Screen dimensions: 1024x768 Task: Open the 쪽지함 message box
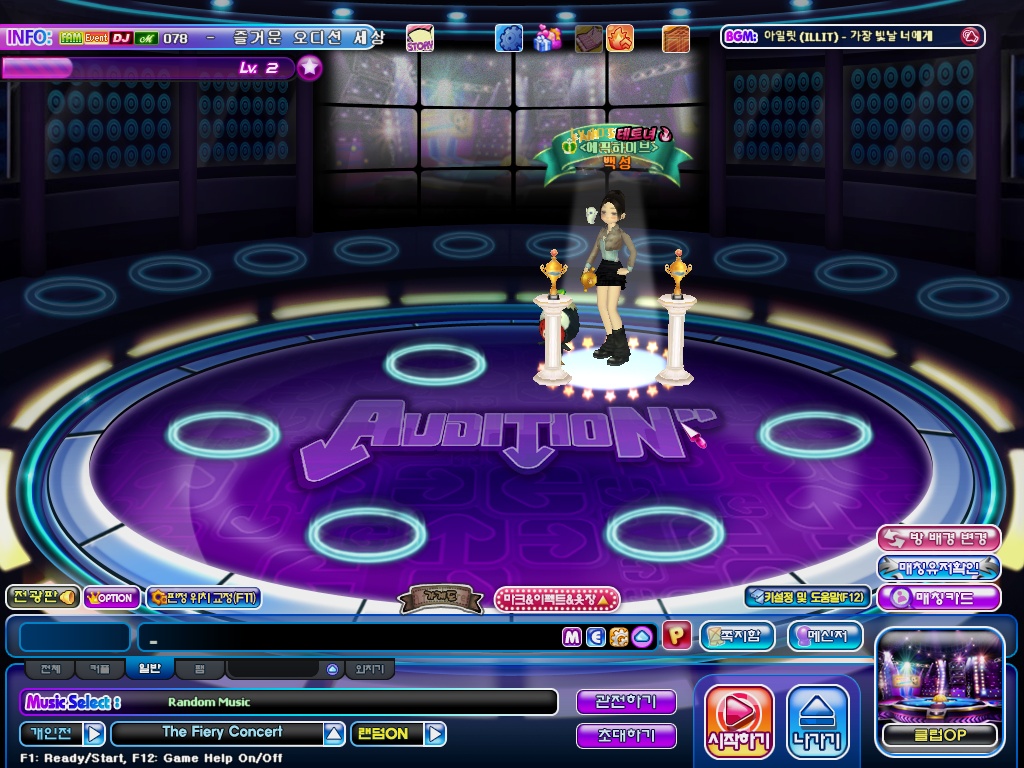[x=737, y=636]
